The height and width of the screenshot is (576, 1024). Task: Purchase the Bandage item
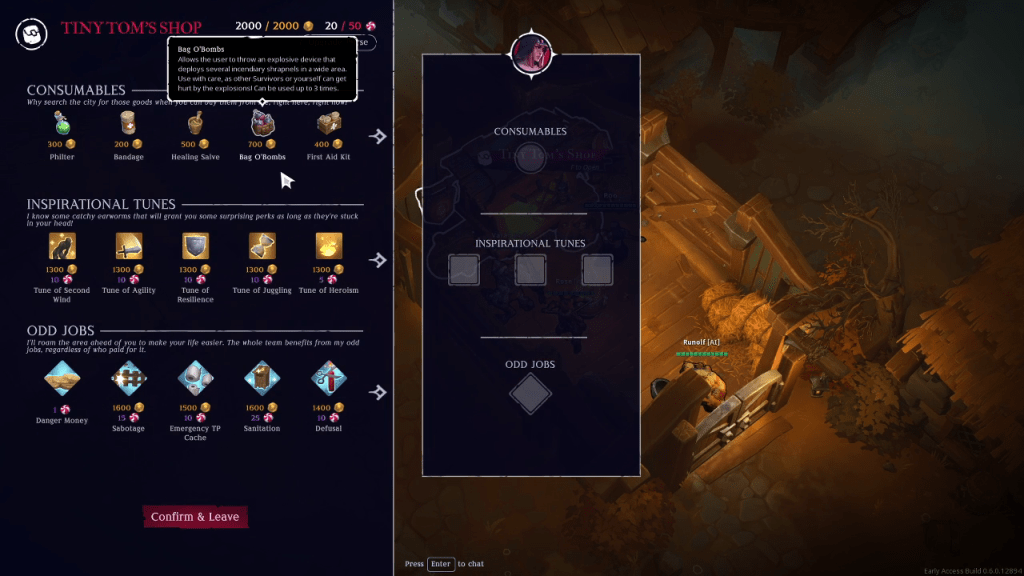click(x=128, y=124)
